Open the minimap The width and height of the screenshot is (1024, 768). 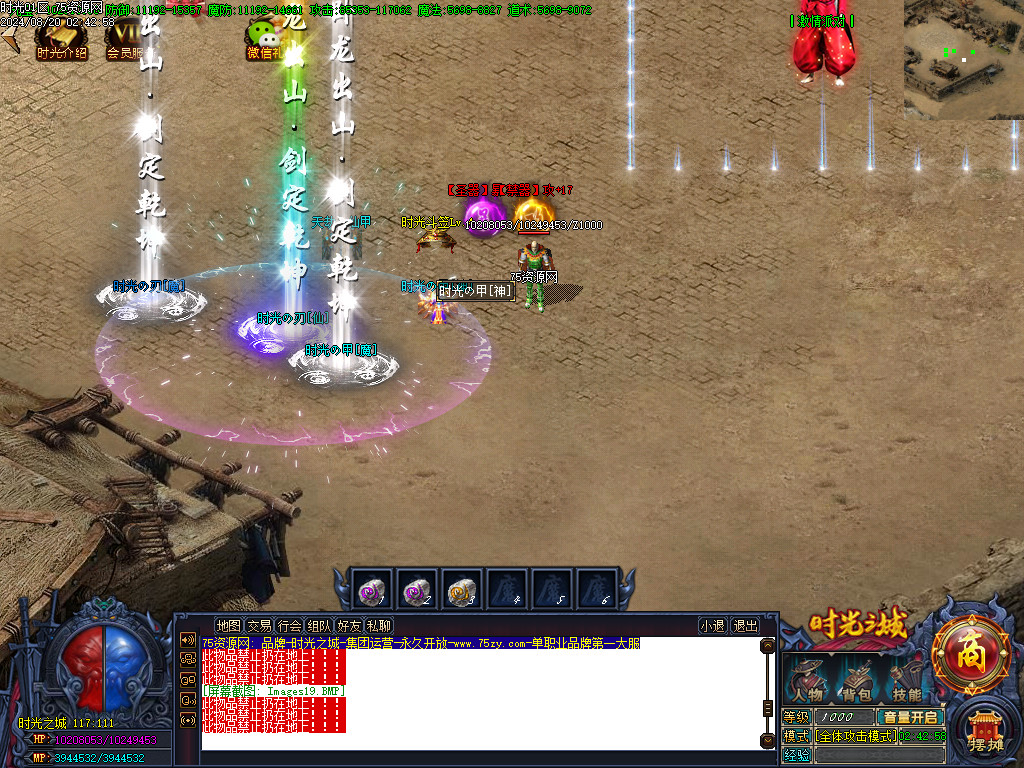[963, 59]
